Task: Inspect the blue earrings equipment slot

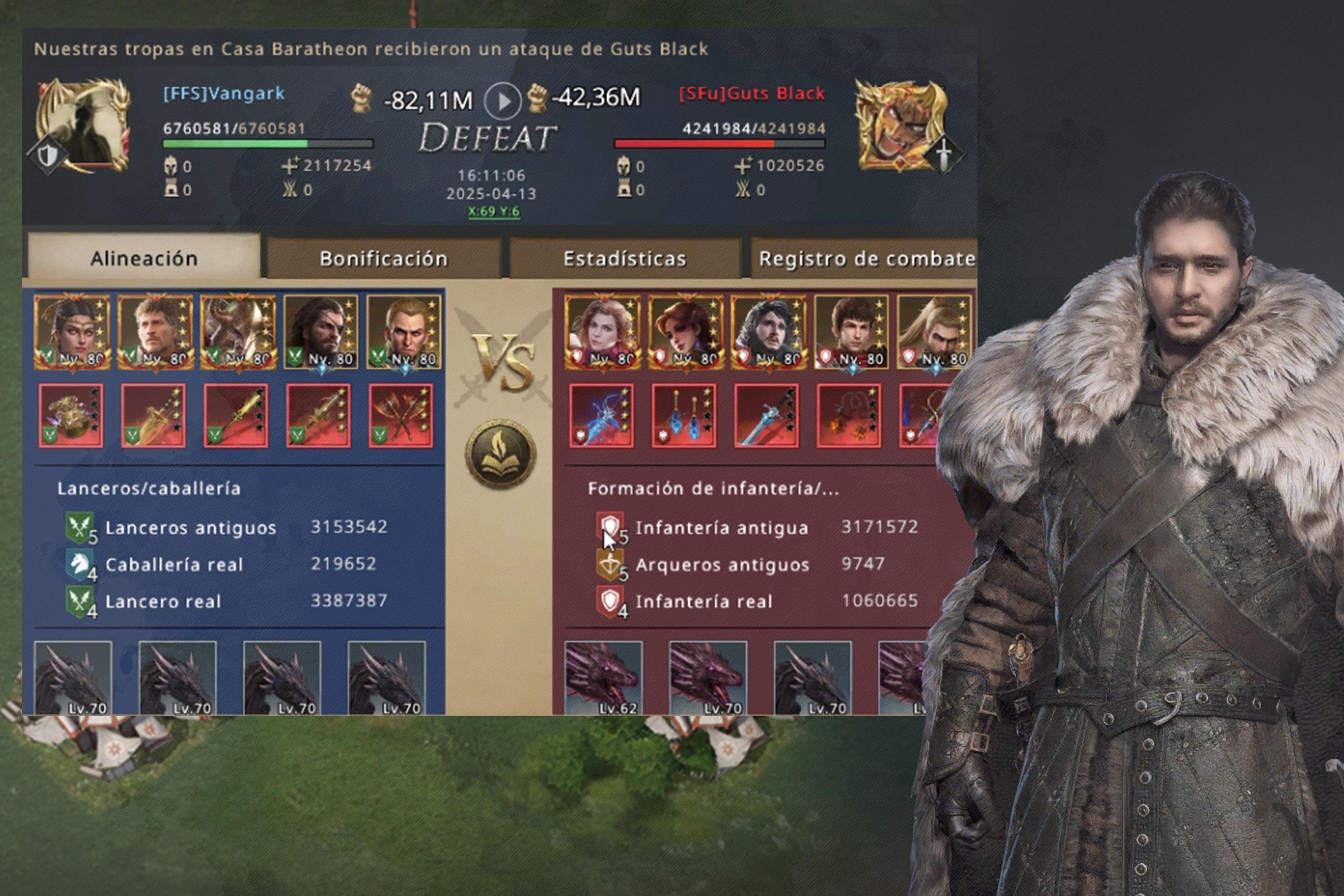Action: (684, 415)
